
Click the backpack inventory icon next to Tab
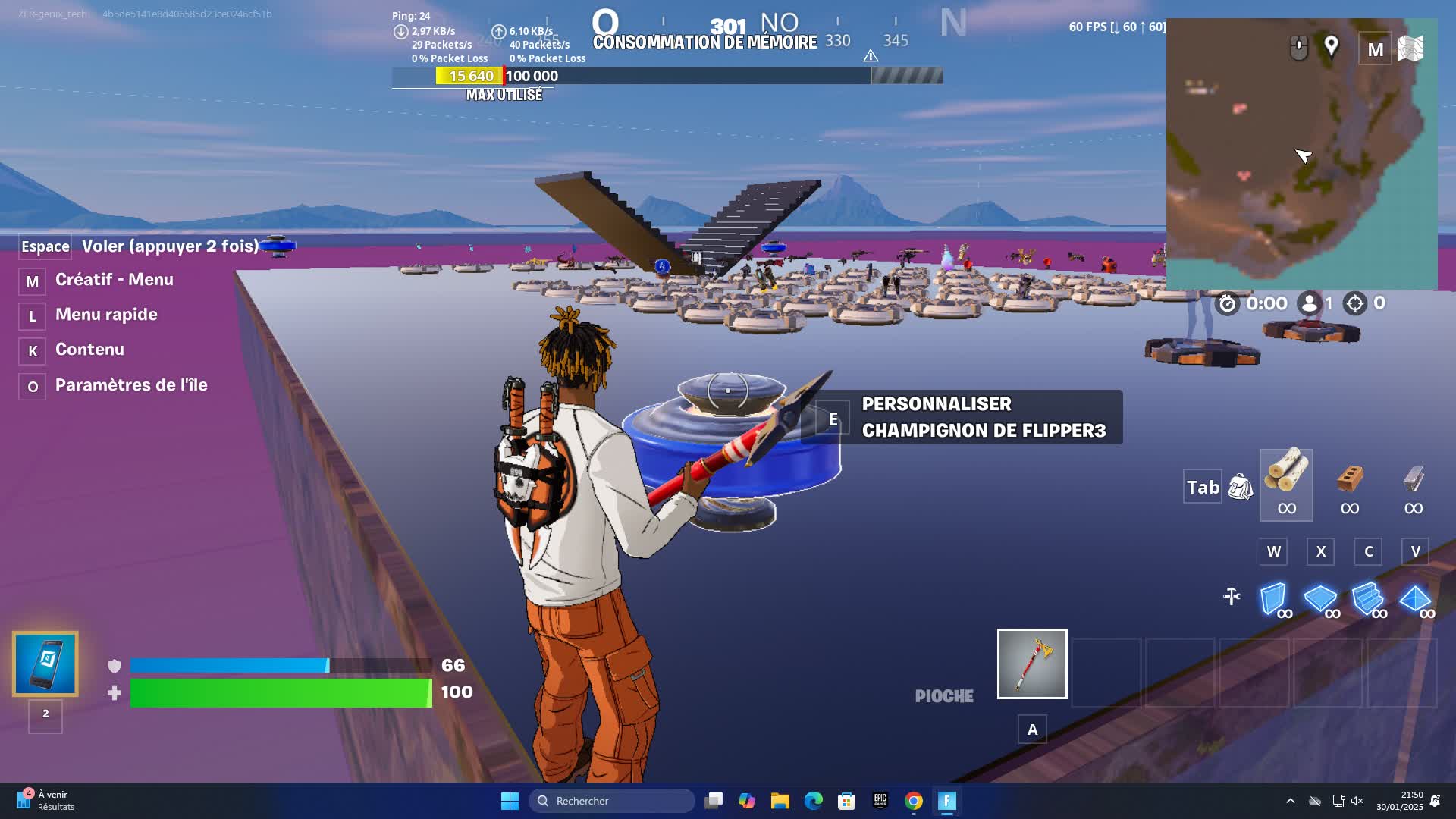tap(1241, 486)
